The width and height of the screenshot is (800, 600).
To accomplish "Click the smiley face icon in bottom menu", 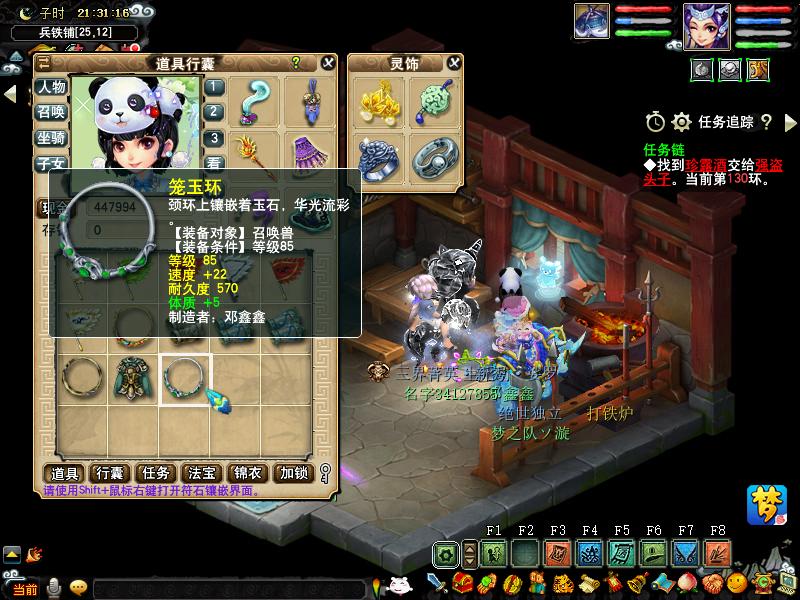I will point(737,583).
